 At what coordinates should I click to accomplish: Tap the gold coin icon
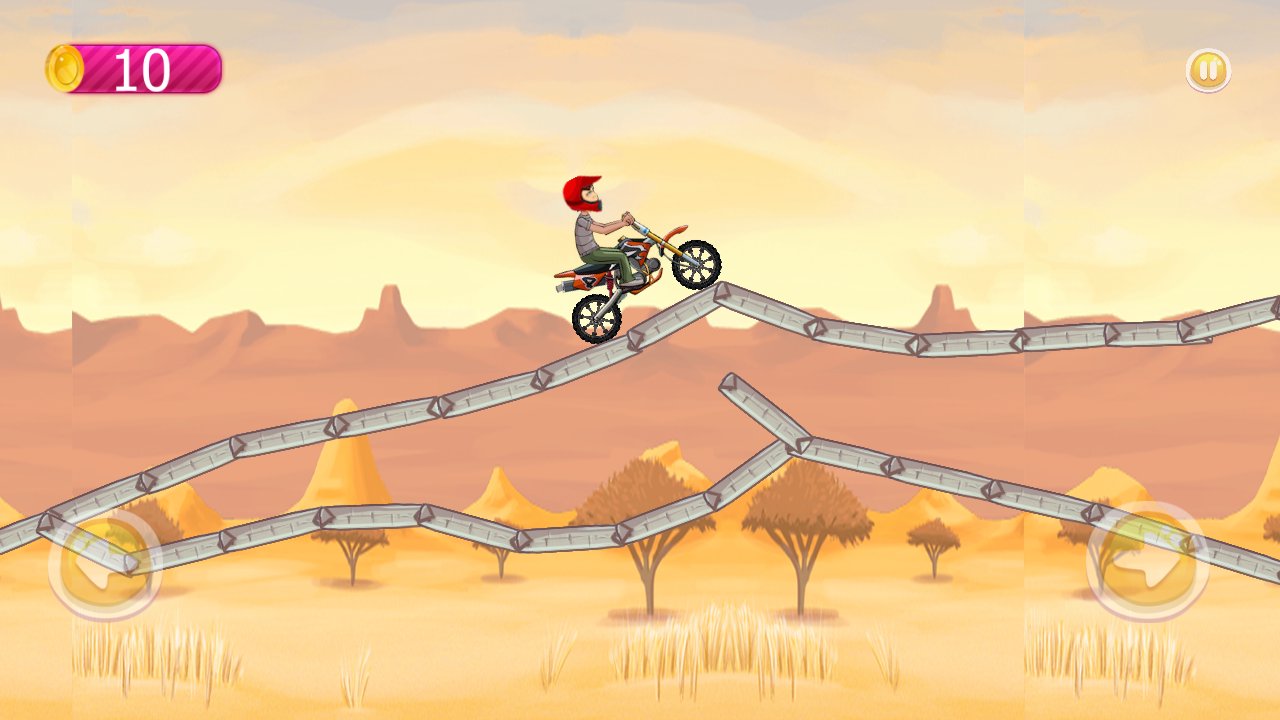pos(66,66)
